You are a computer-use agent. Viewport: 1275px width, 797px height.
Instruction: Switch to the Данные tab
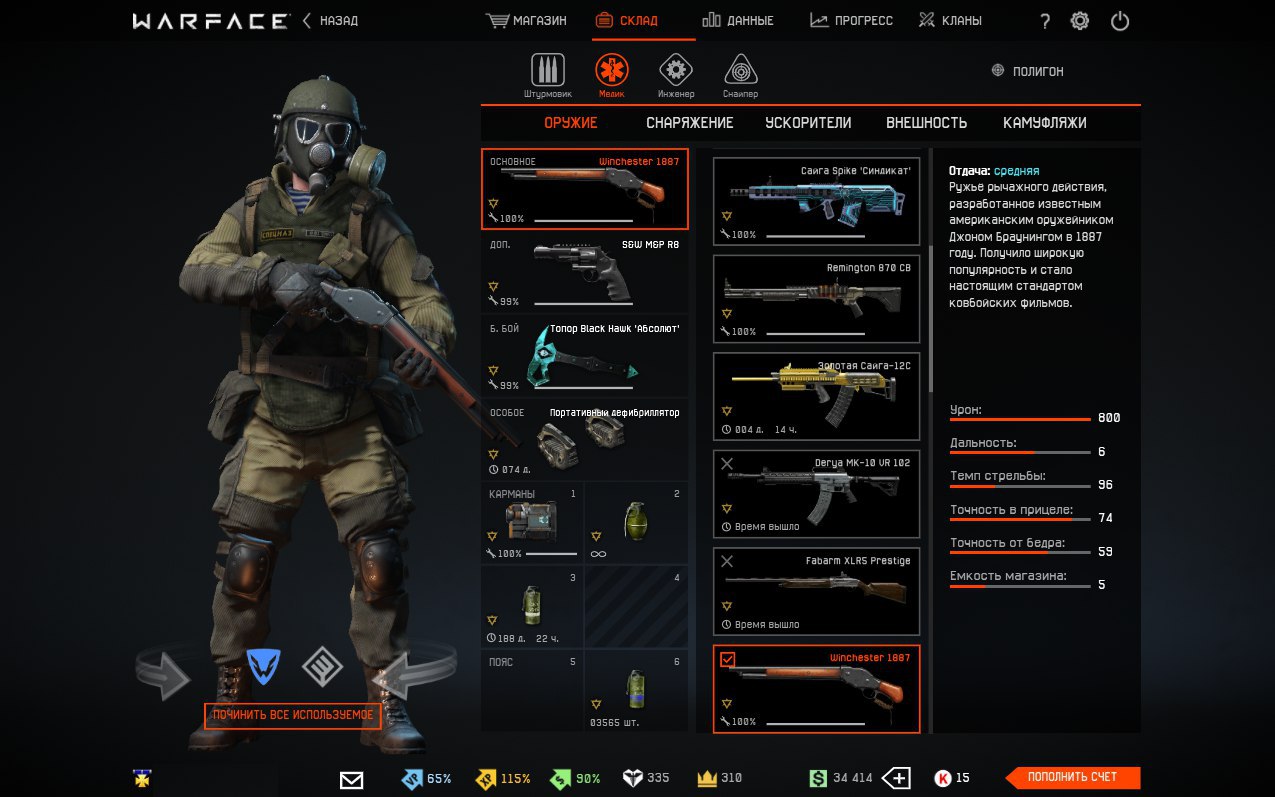coord(737,20)
